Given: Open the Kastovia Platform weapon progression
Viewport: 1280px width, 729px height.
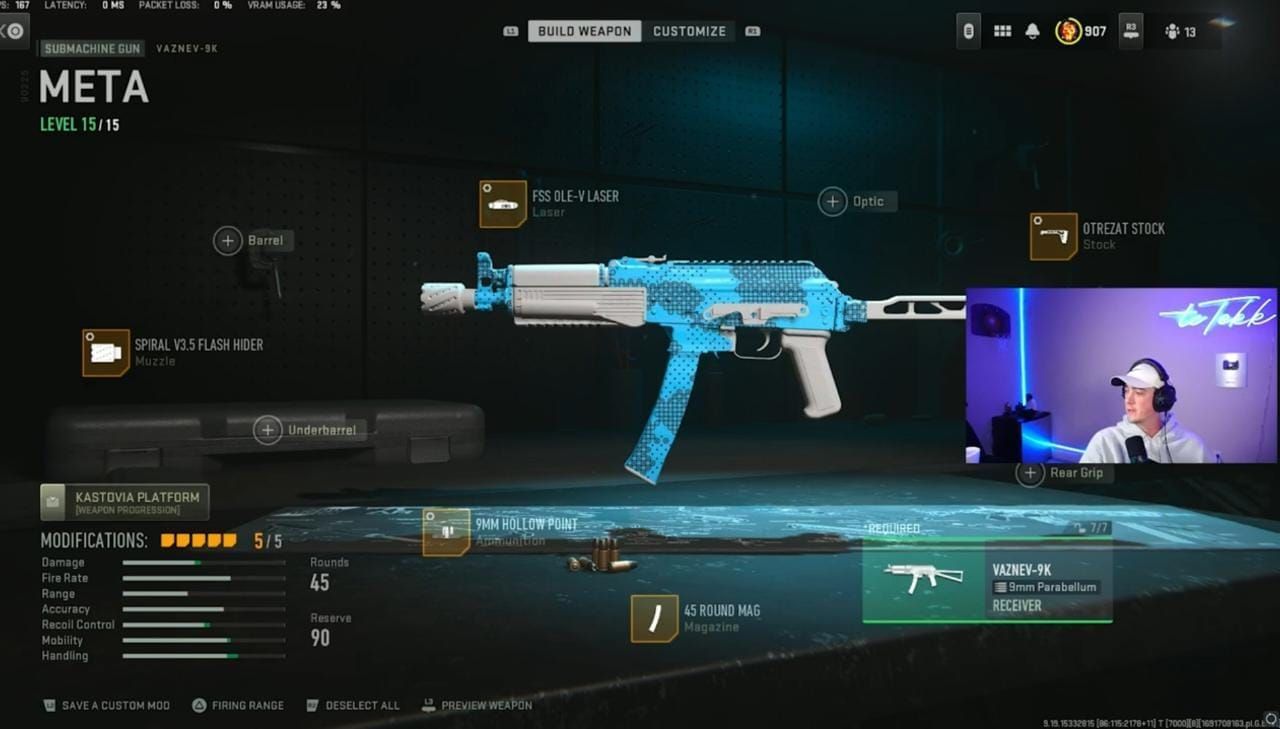Looking at the screenshot, I should coord(125,502).
